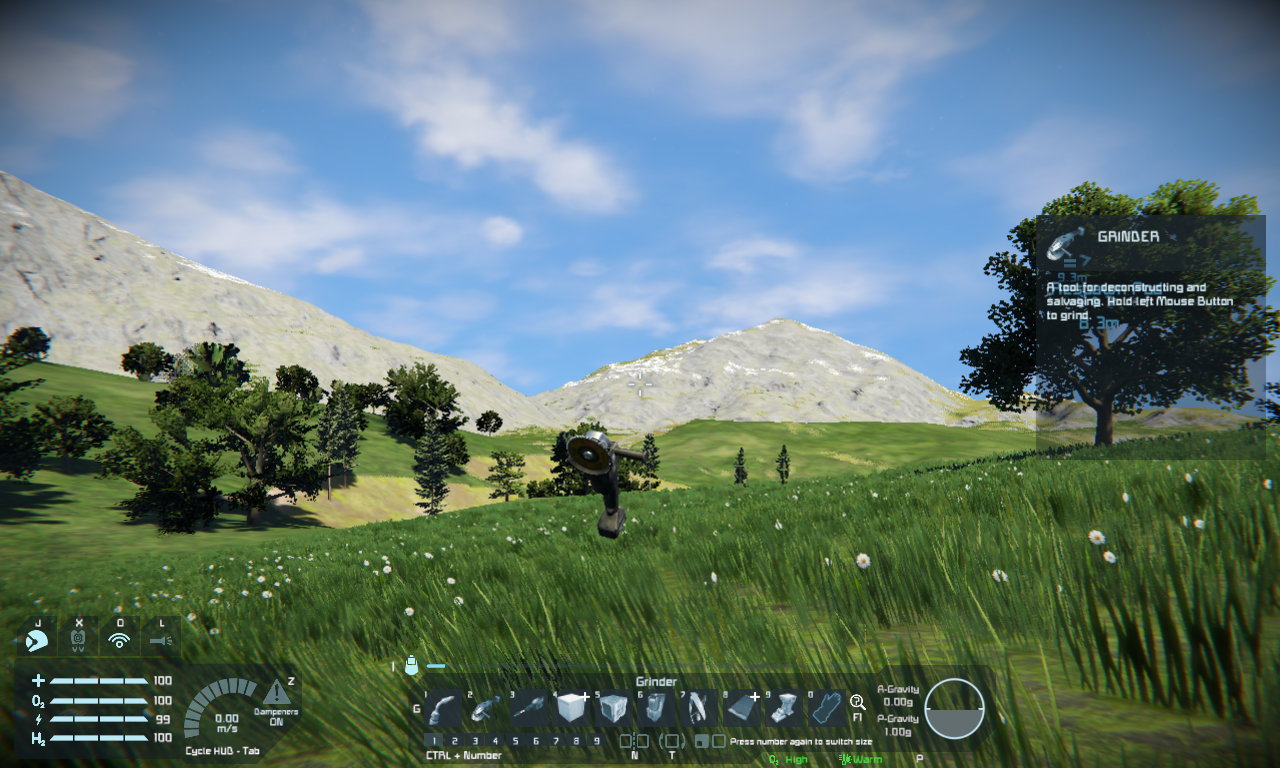Choose the flat slope block in slot 8
1280x768 pixels.
click(x=741, y=709)
